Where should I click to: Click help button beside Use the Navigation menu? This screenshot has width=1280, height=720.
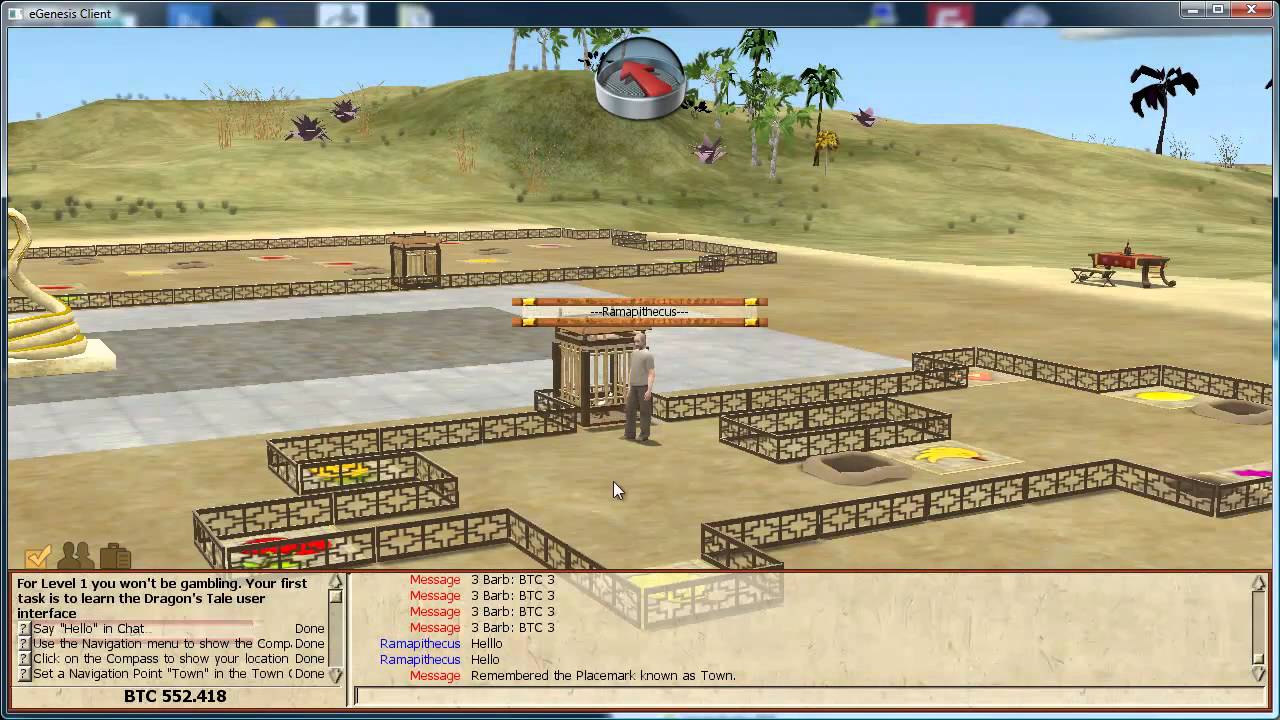pyautogui.click(x=24, y=644)
